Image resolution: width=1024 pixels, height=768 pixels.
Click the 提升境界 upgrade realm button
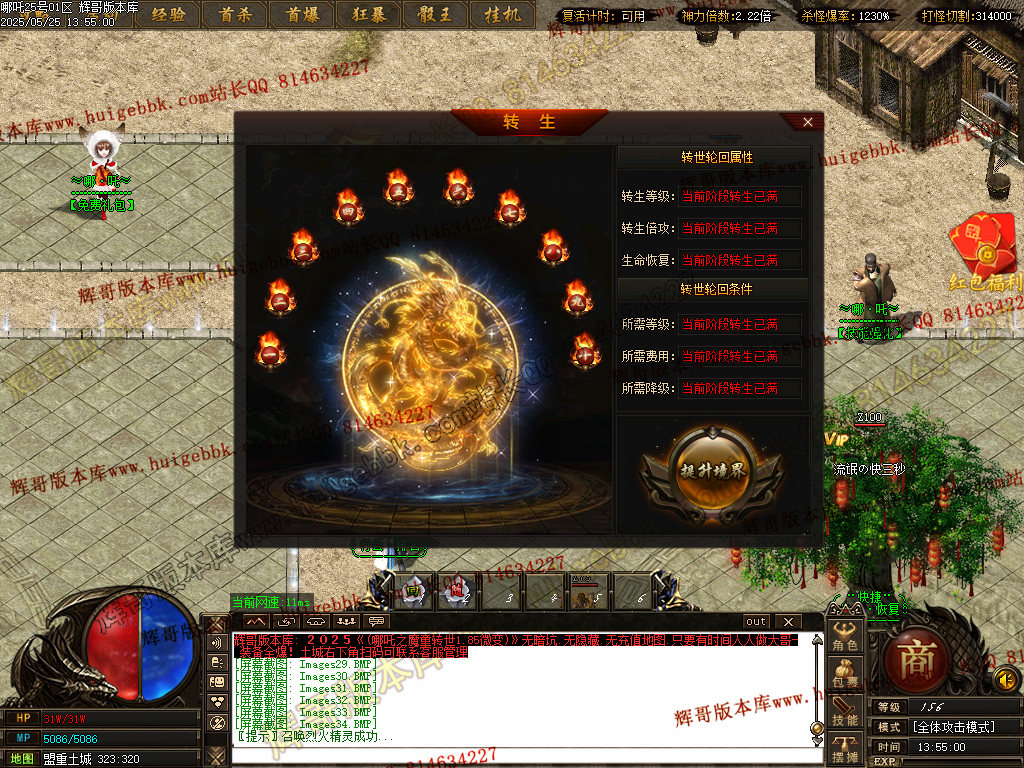point(712,473)
